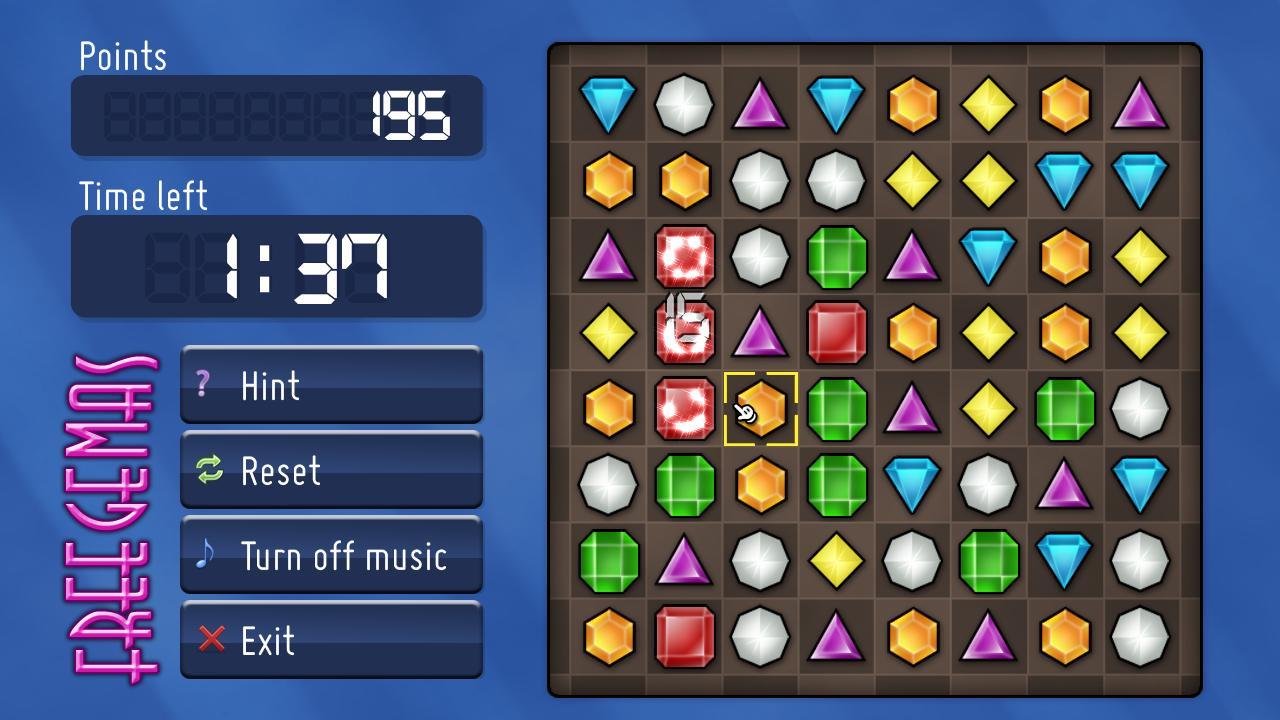Exit the game
Viewport: 1280px width, 720px height.
tap(331, 640)
